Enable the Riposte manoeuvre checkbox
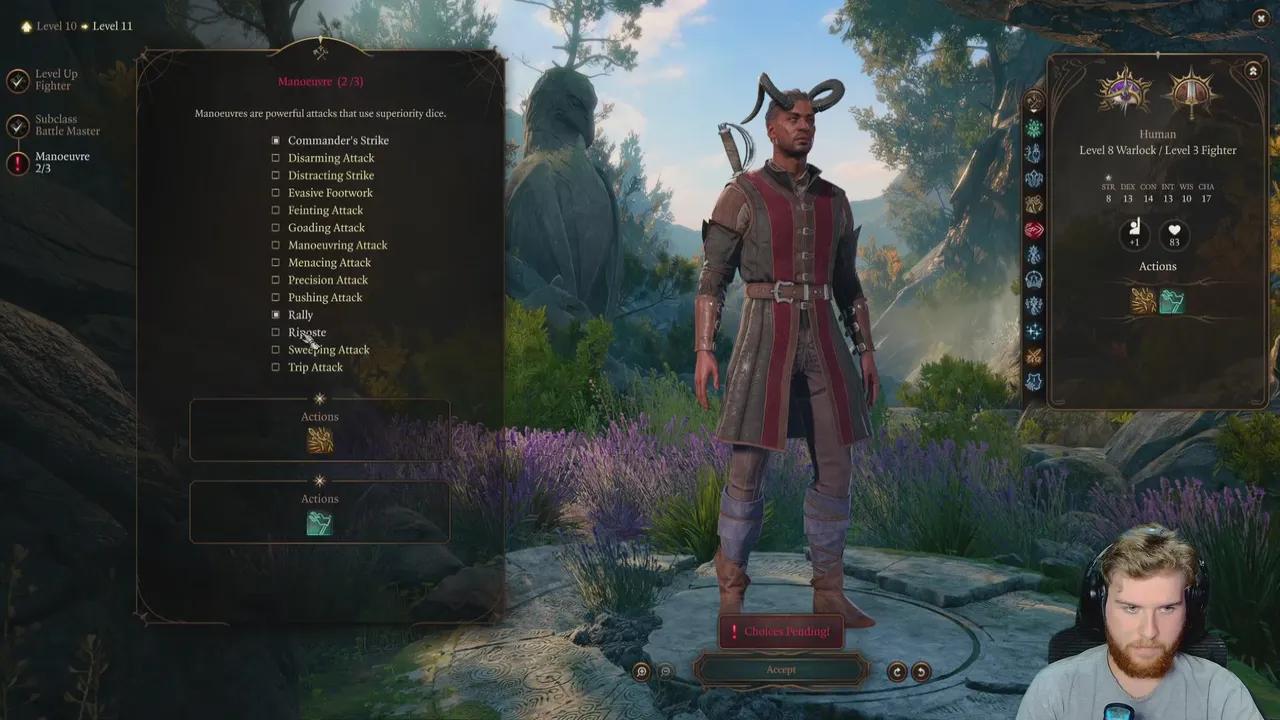The image size is (1280, 720). click(275, 332)
